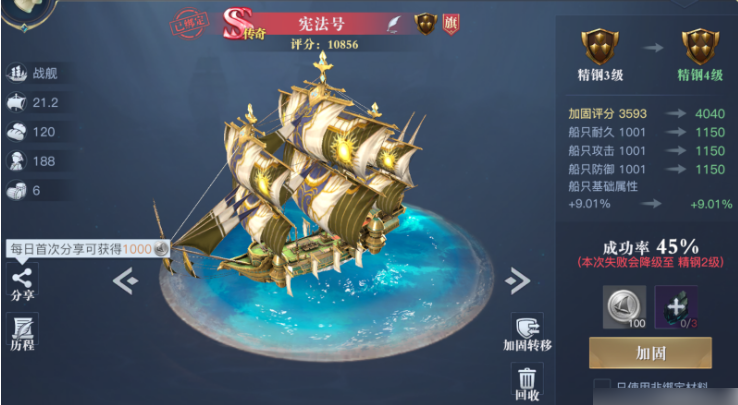Screen dimensions: 738x405
Task: View the 历程 history log
Action: [x=22, y=330]
